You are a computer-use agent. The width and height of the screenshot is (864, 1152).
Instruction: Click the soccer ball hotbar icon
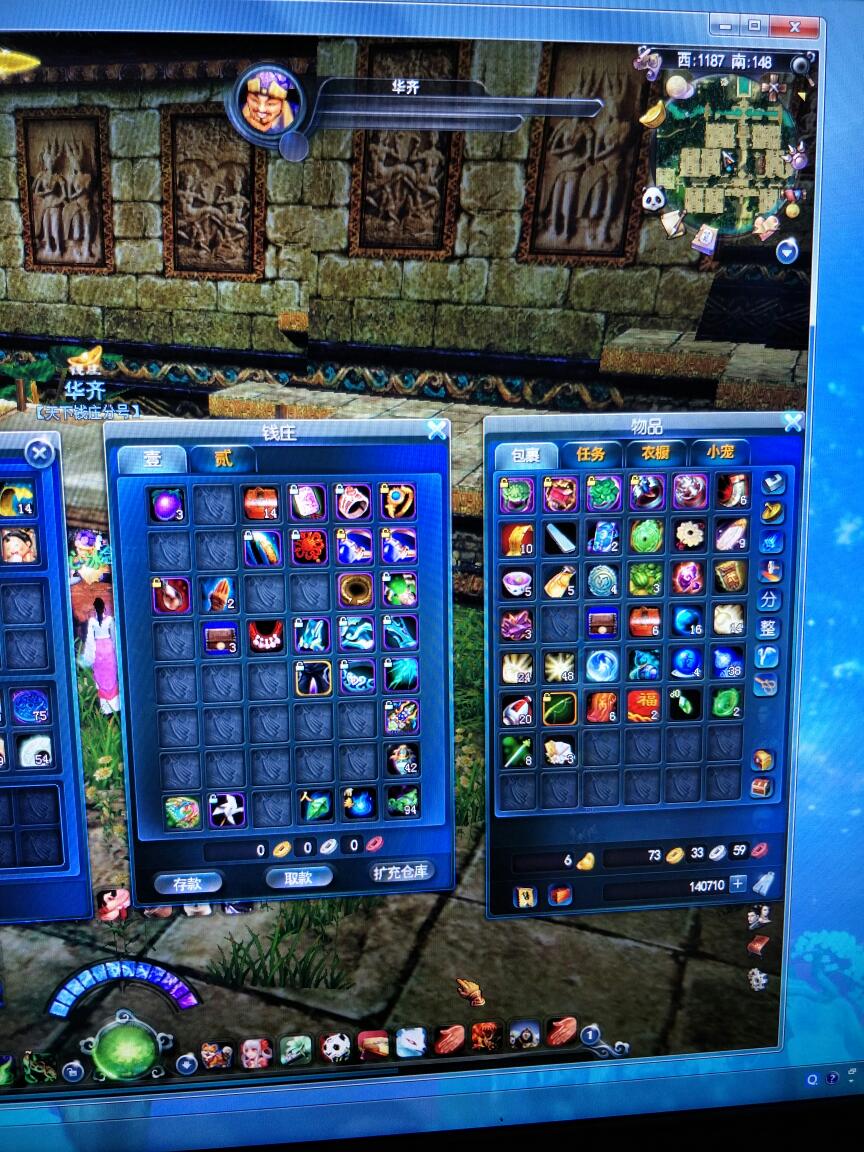pyautogui.click(x=336, y=1046)
